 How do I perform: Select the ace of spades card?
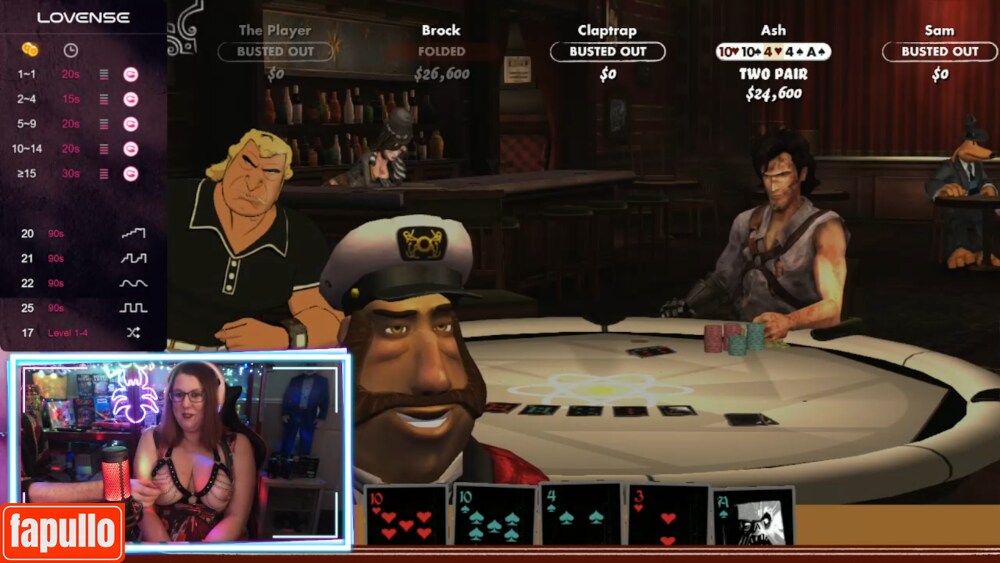point(753,516)
